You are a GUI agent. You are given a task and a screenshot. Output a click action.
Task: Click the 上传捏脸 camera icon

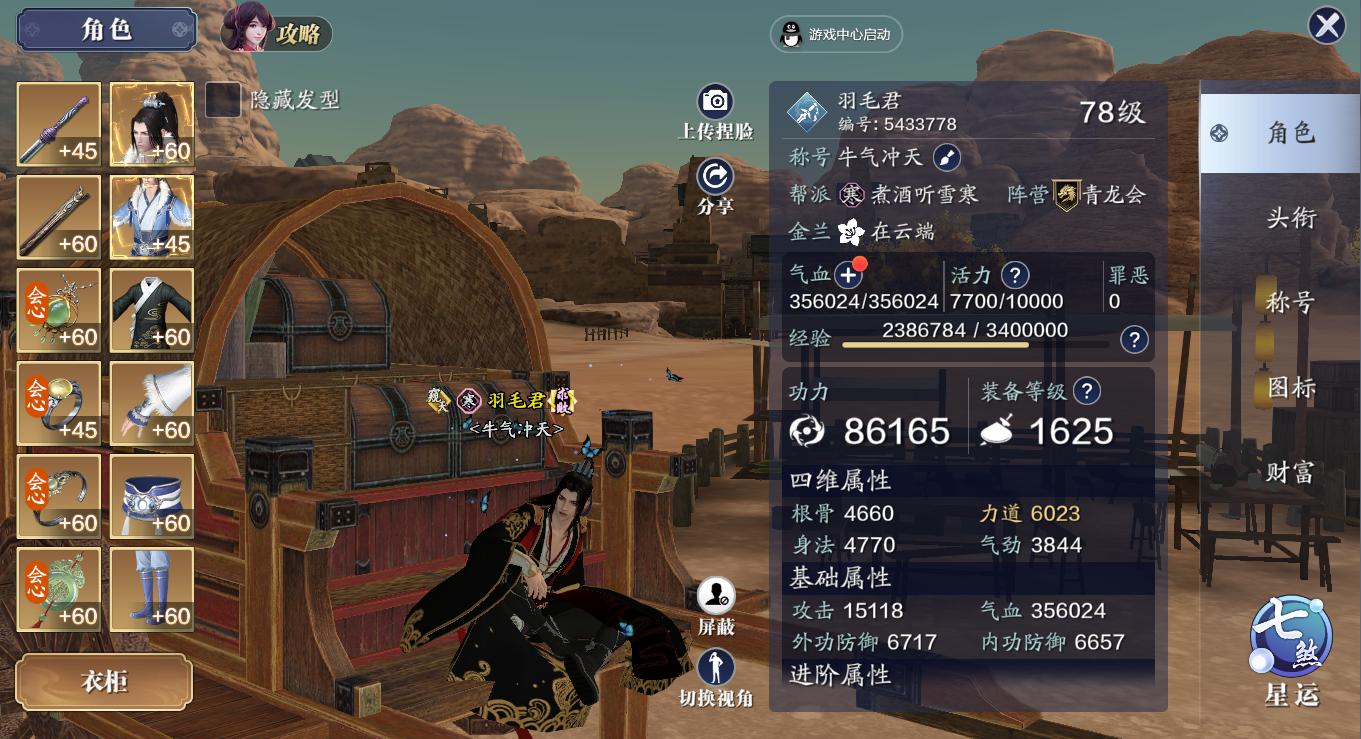point(716,103)
